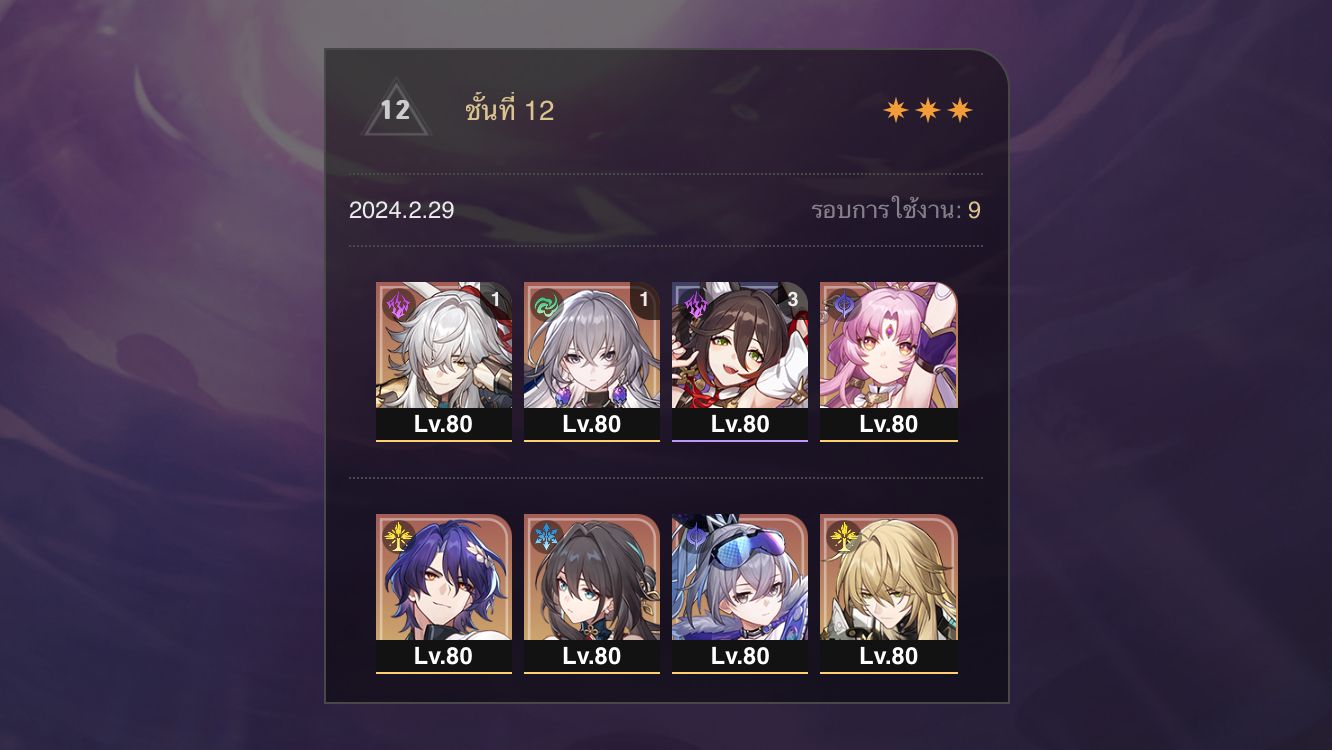Select Silver Wolf's character portrait
This screenshot has width=1332, height=750.
[740, 580]
